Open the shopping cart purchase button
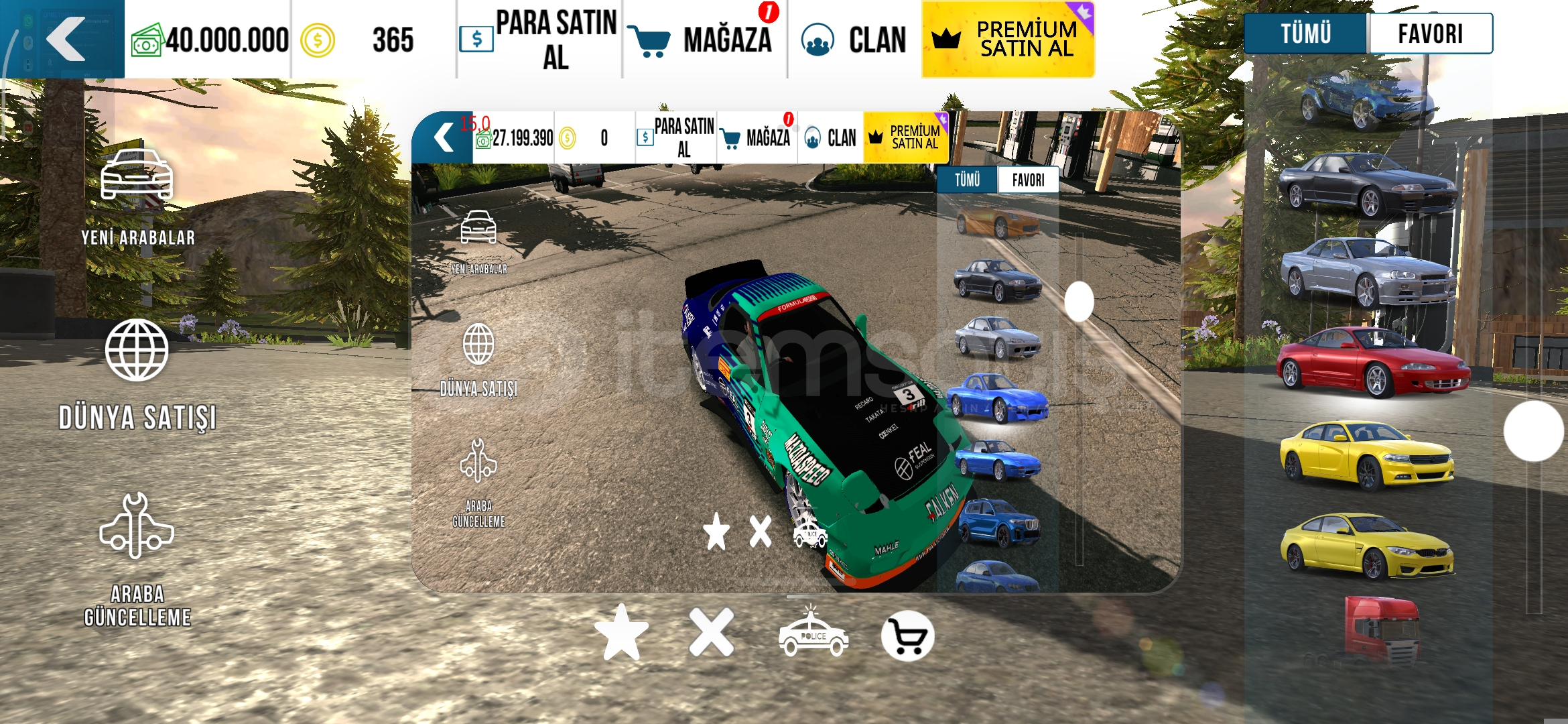1568x724 pixels. [907, 636]
